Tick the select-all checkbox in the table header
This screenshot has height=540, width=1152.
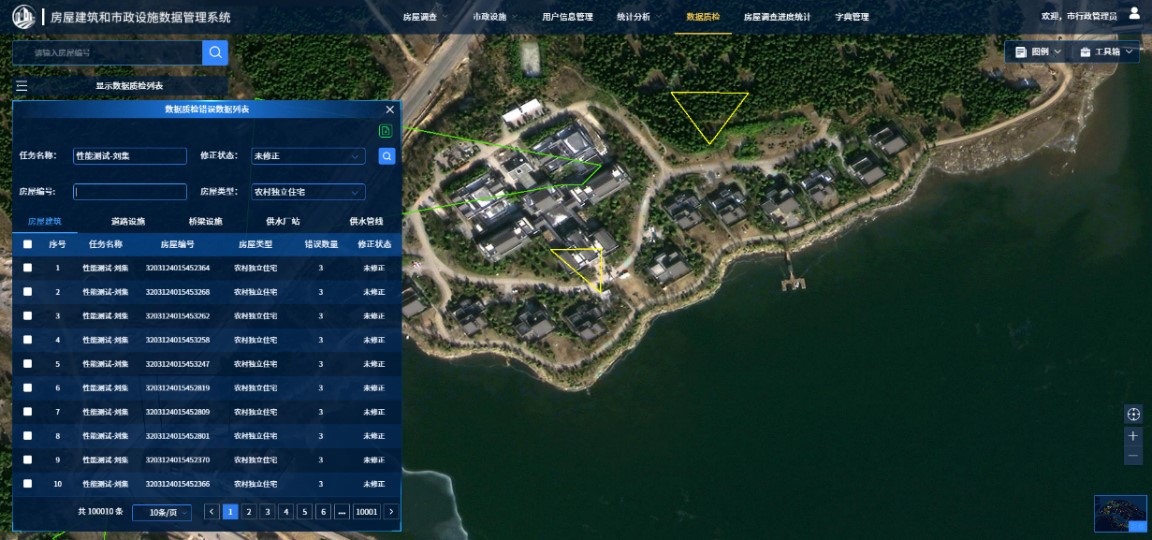pyautogui.click(x=28, y=244)
